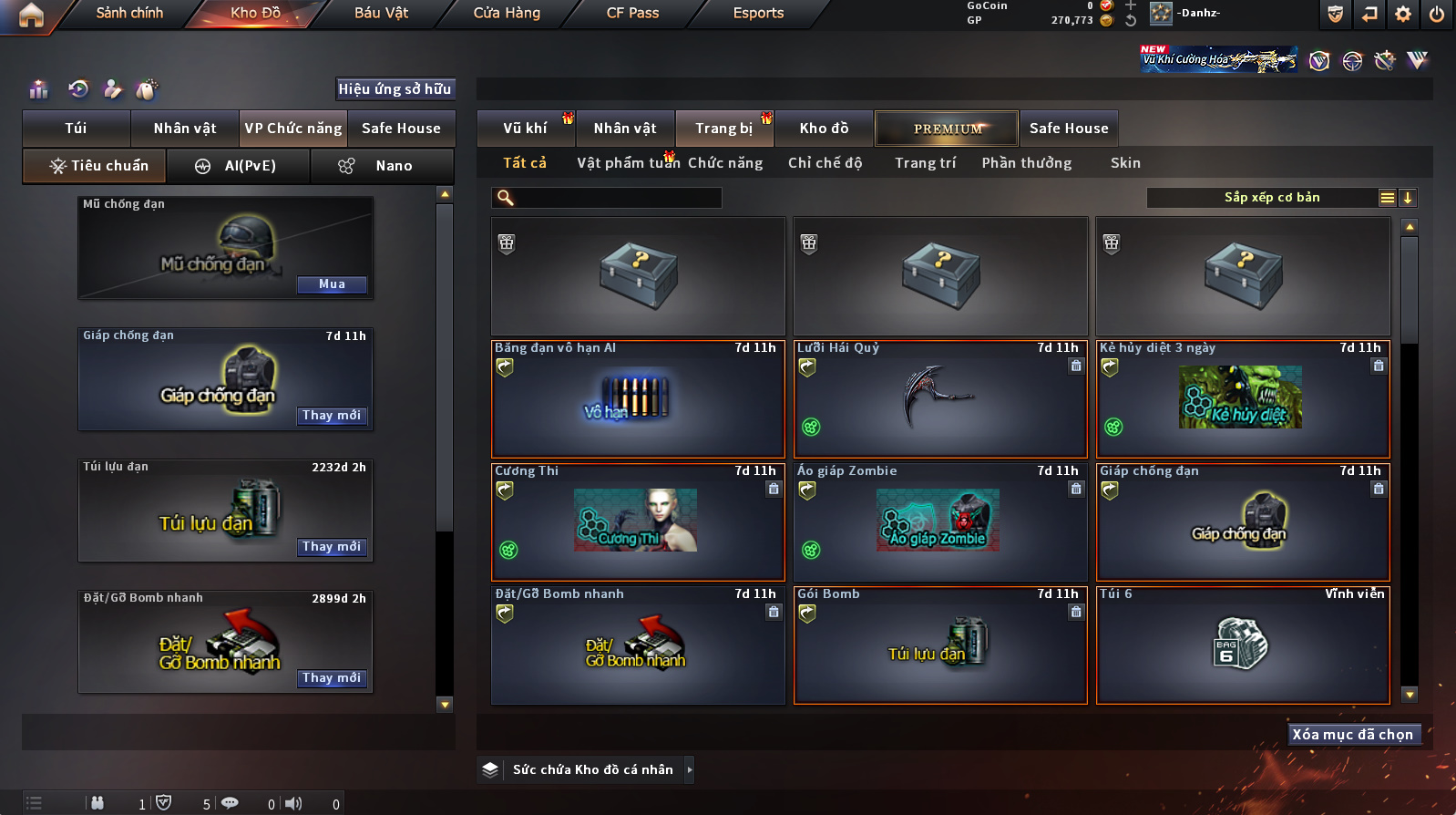Show the Chức năng item filter
Image resolution: width=1456 pixels, height=815 pixels.
tap(725, 163)
